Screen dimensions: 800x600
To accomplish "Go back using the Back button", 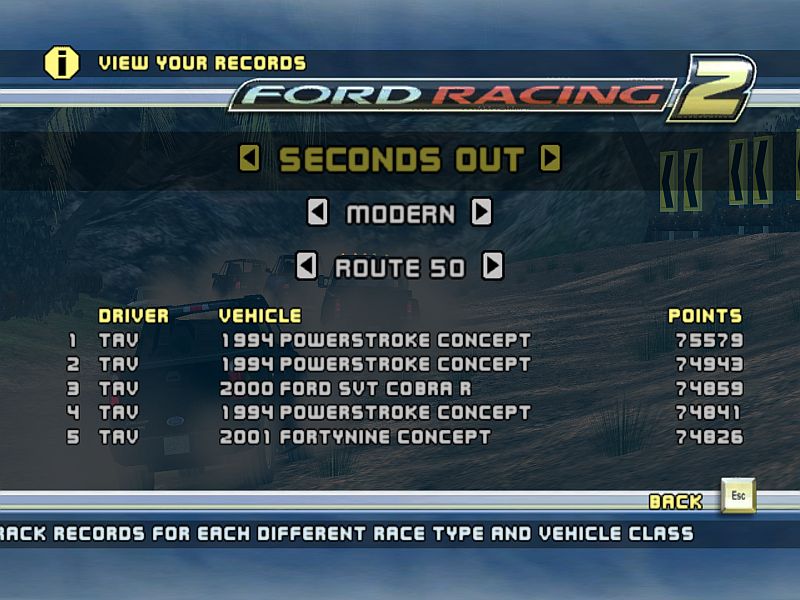I will (738, 497).
